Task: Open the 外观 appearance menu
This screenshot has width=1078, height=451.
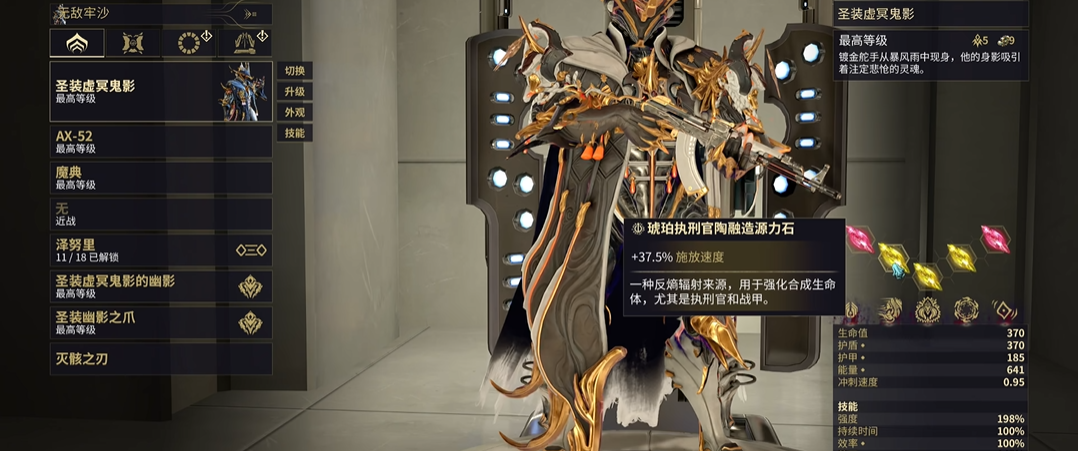Action: (294, 112)
